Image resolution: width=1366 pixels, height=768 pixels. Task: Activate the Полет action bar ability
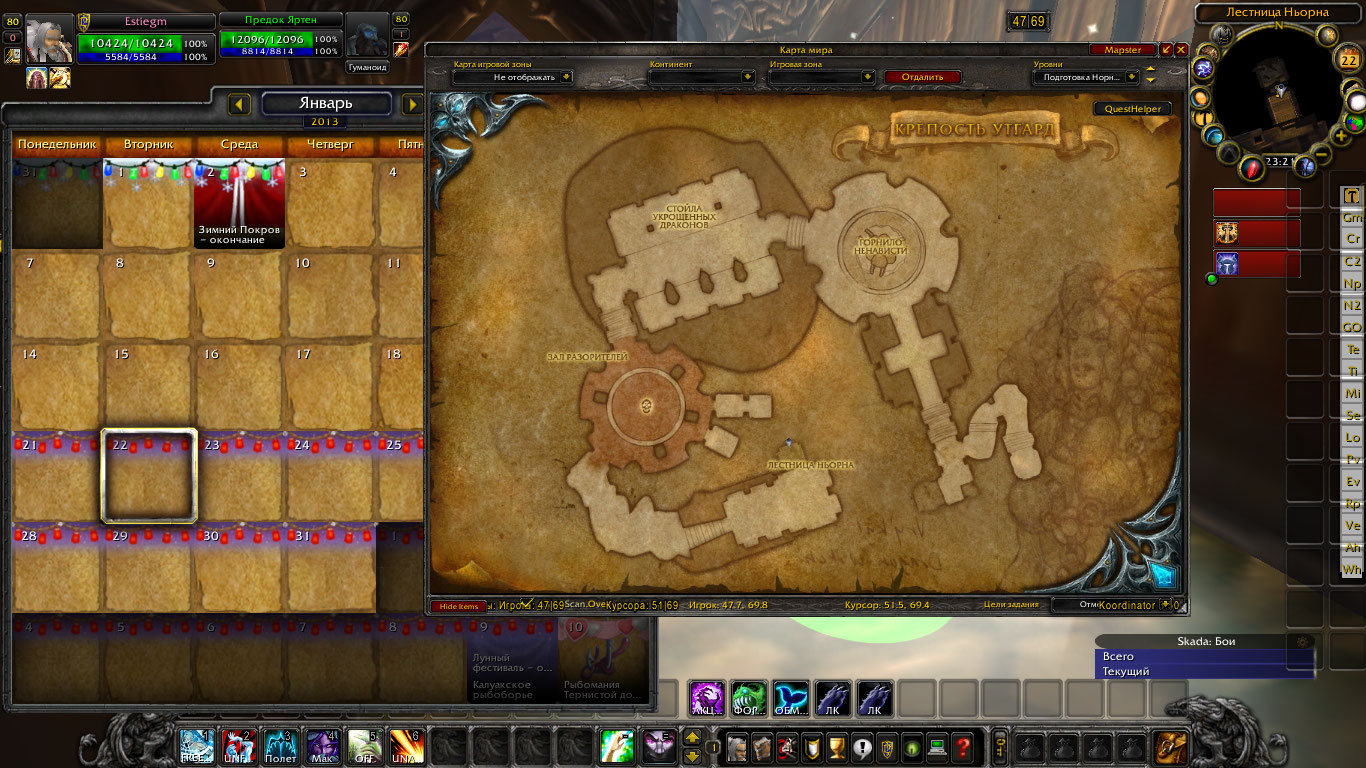[281, 747]
